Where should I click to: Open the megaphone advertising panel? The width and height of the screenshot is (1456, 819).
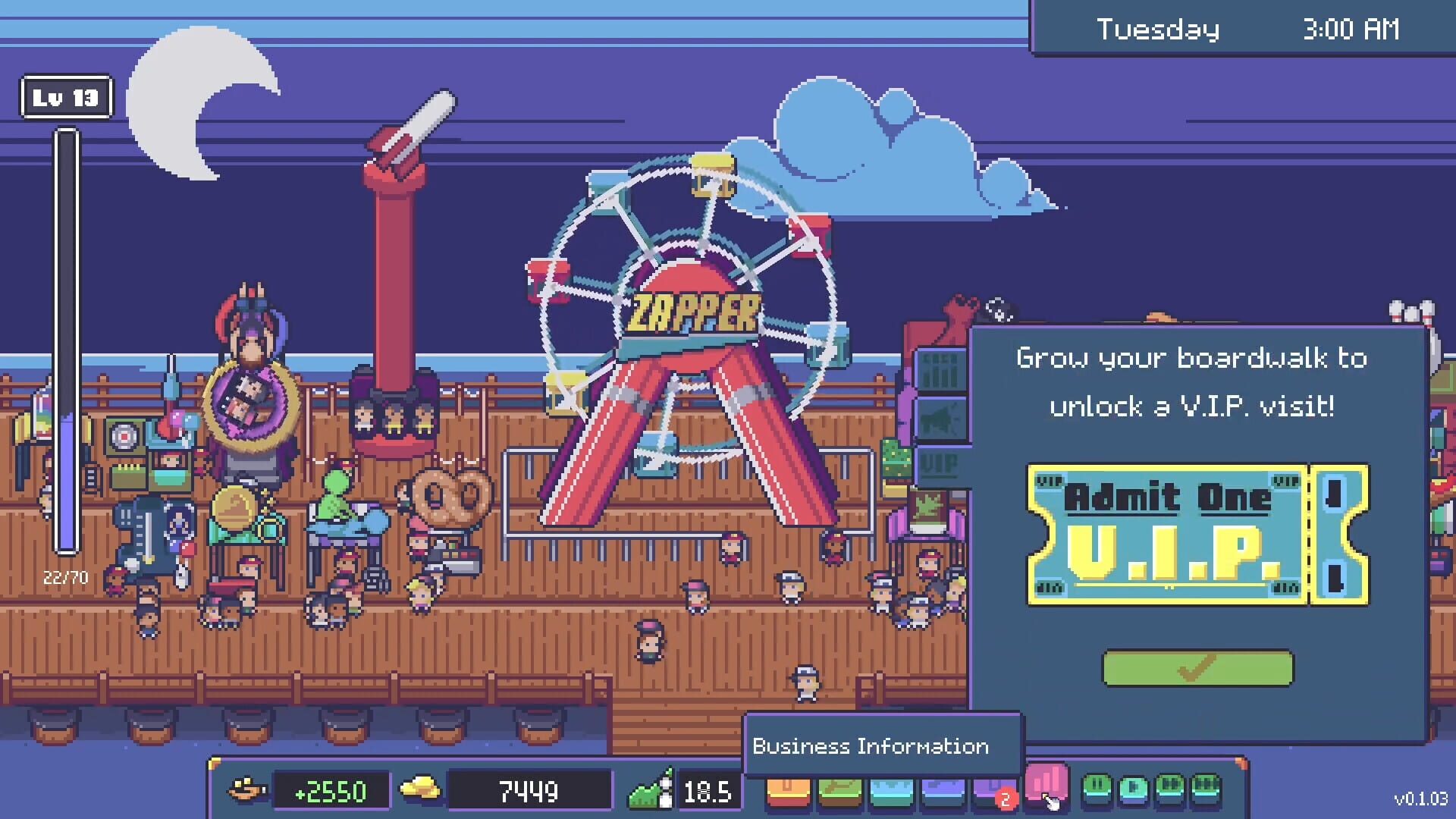942,417
